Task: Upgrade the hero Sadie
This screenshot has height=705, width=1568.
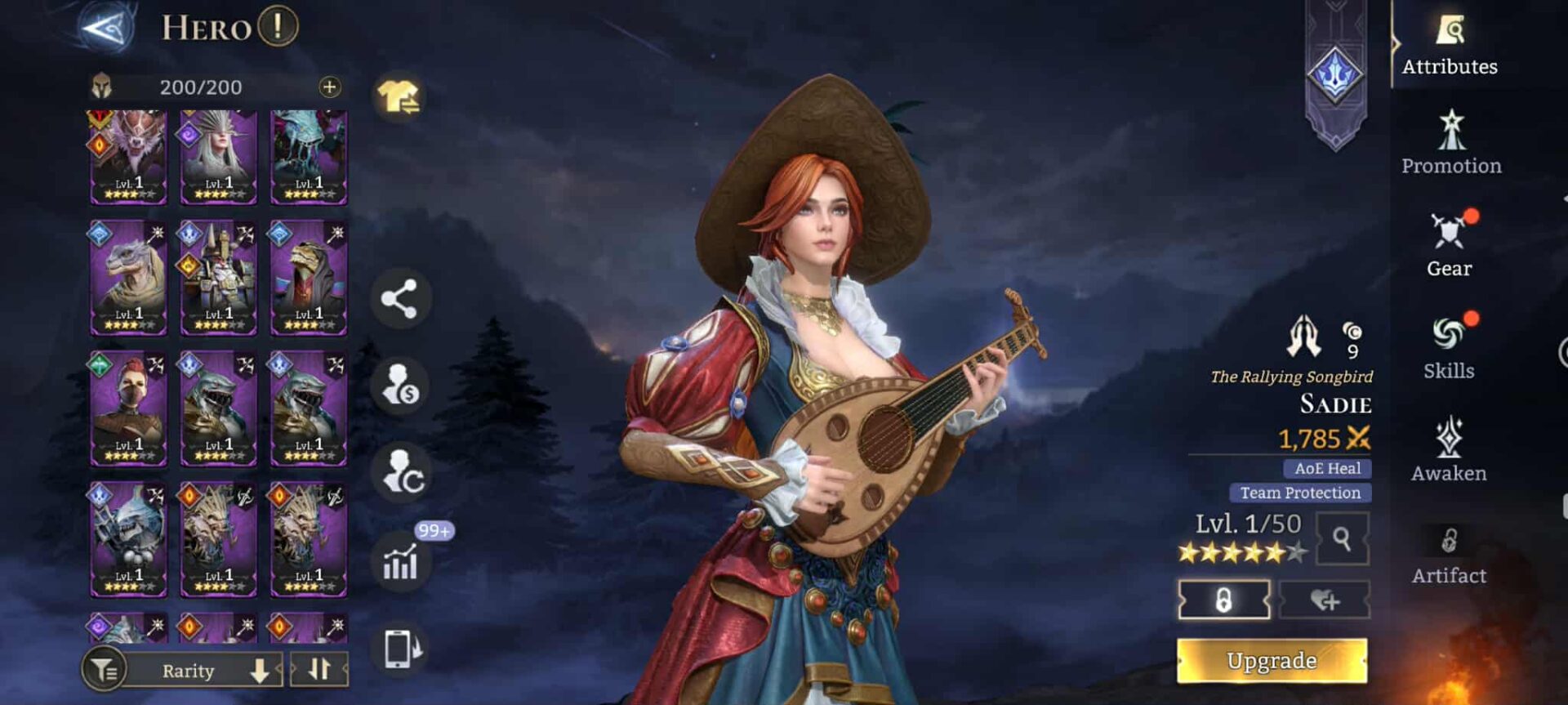Action: click(x=1272, y=660)
